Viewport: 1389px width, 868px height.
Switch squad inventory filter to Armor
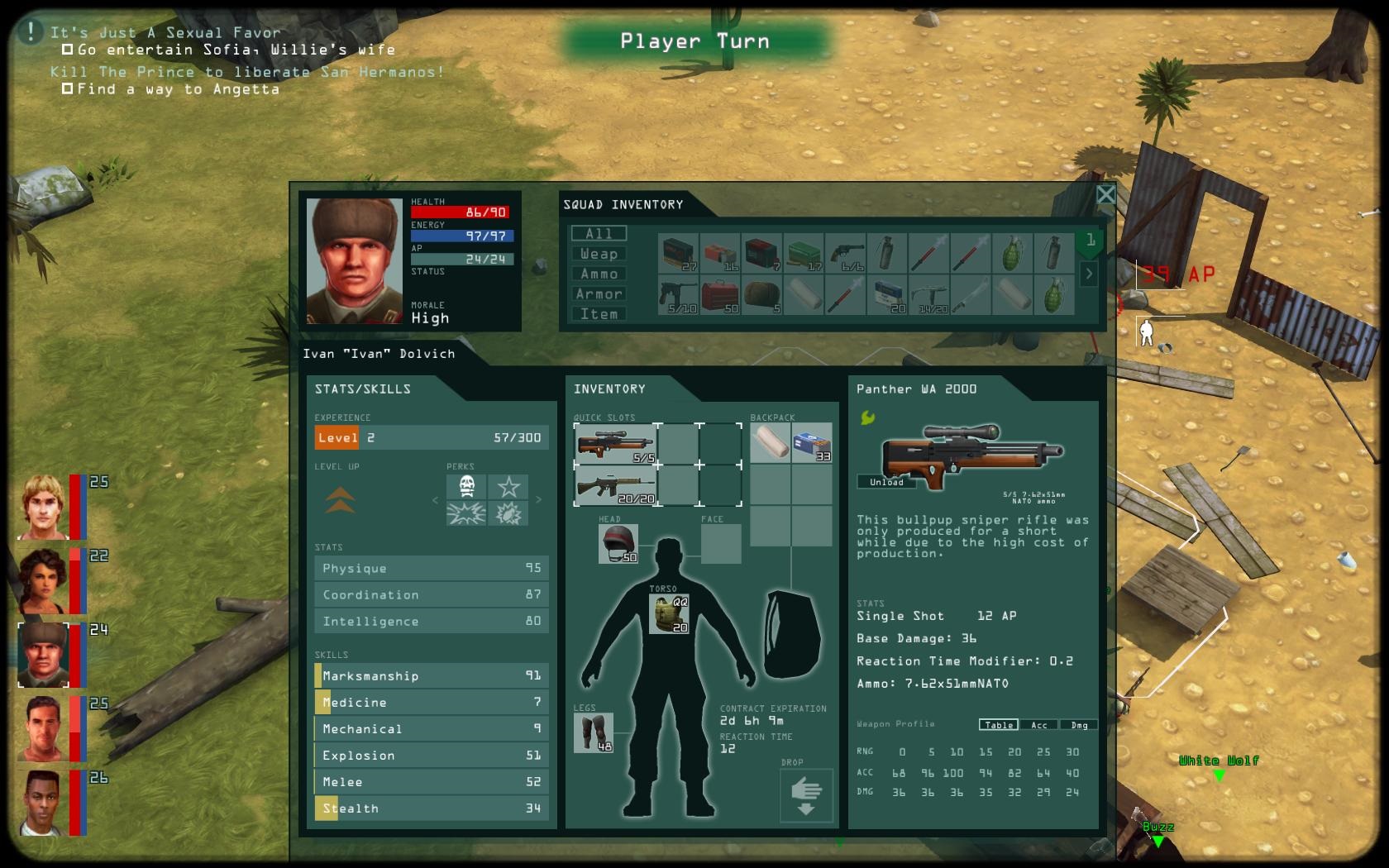pos(599,294)
